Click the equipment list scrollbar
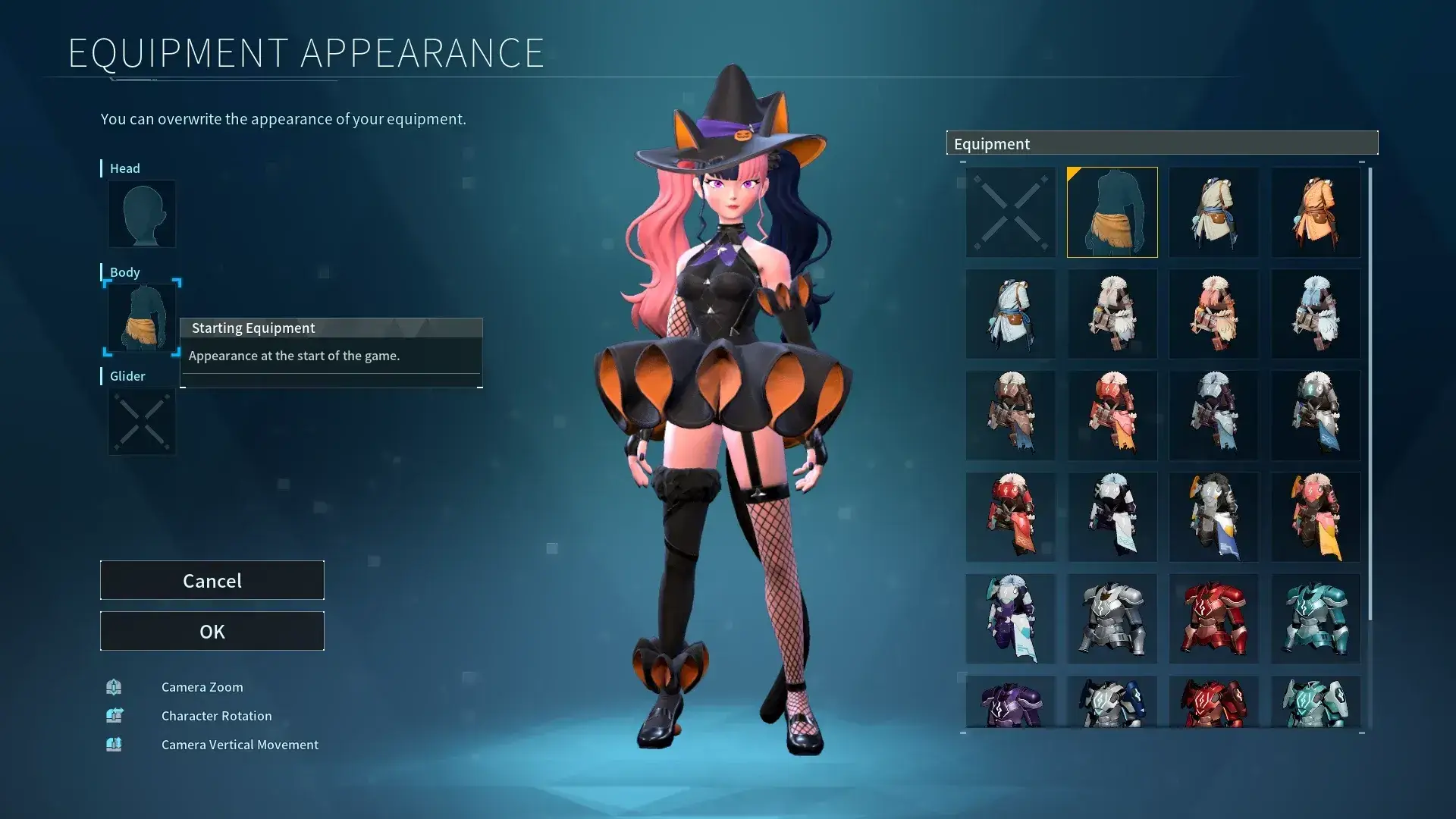 (1370, 394)
